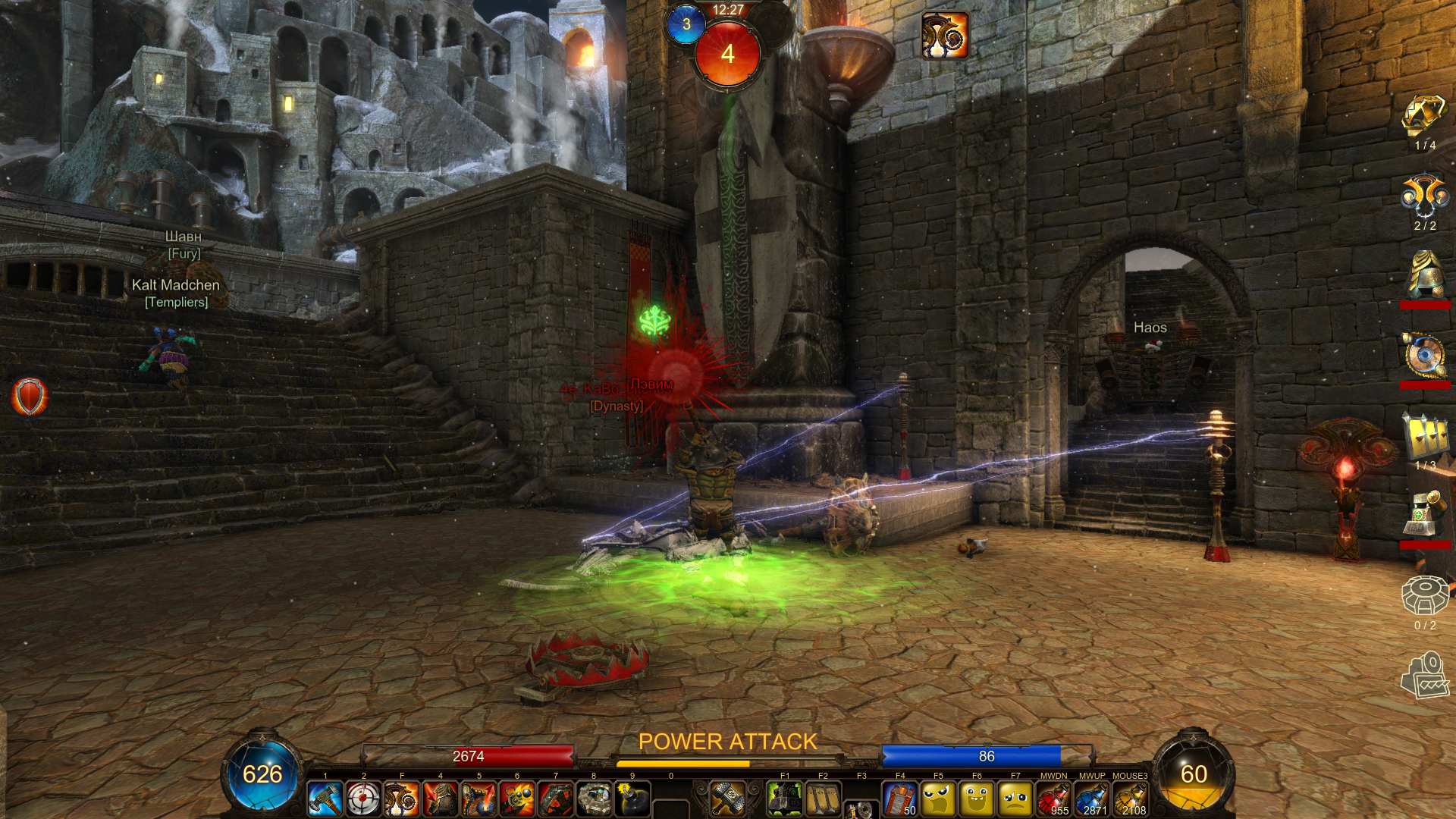Activate the green glowing machine on F1
The height and width of the screenshot is (819, 1456).
coord(785,799)
